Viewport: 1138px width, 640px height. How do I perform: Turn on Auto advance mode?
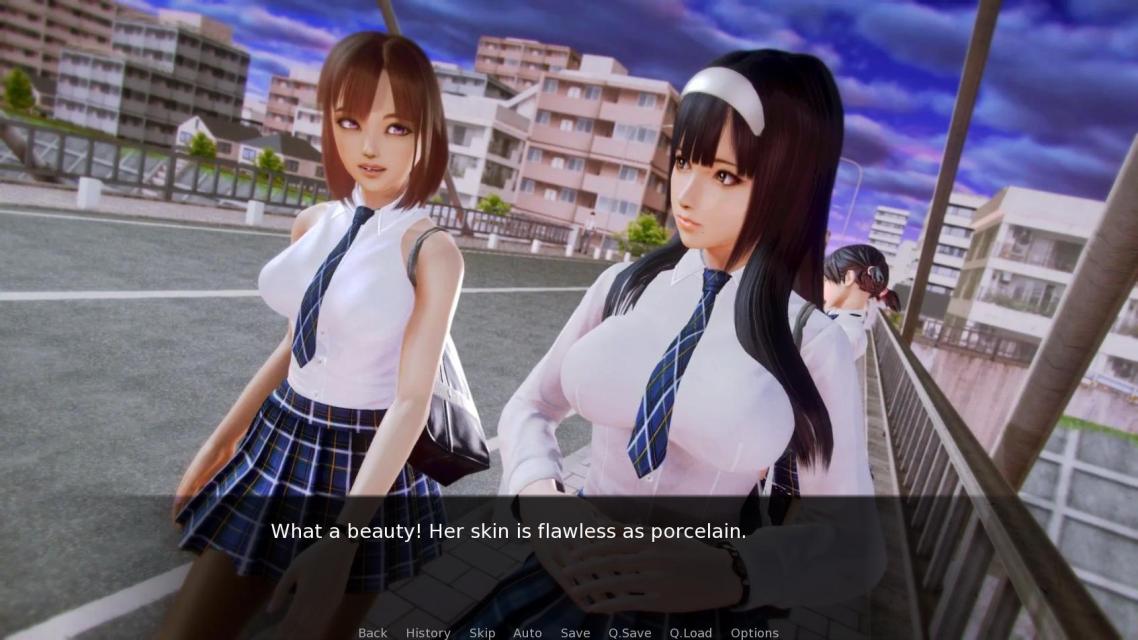click(527, 632)
